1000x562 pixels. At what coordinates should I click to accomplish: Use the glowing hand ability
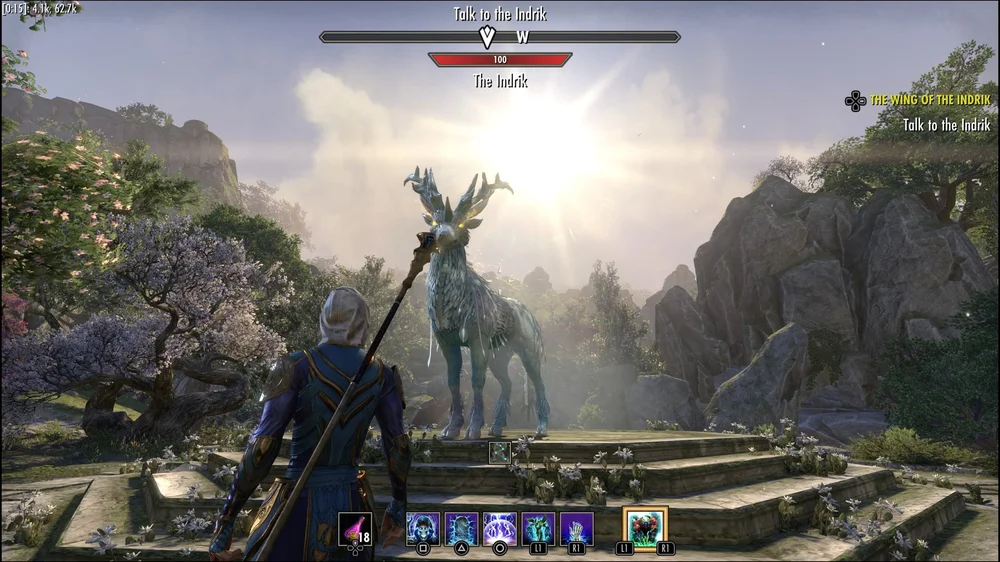(x=577, y=528)
